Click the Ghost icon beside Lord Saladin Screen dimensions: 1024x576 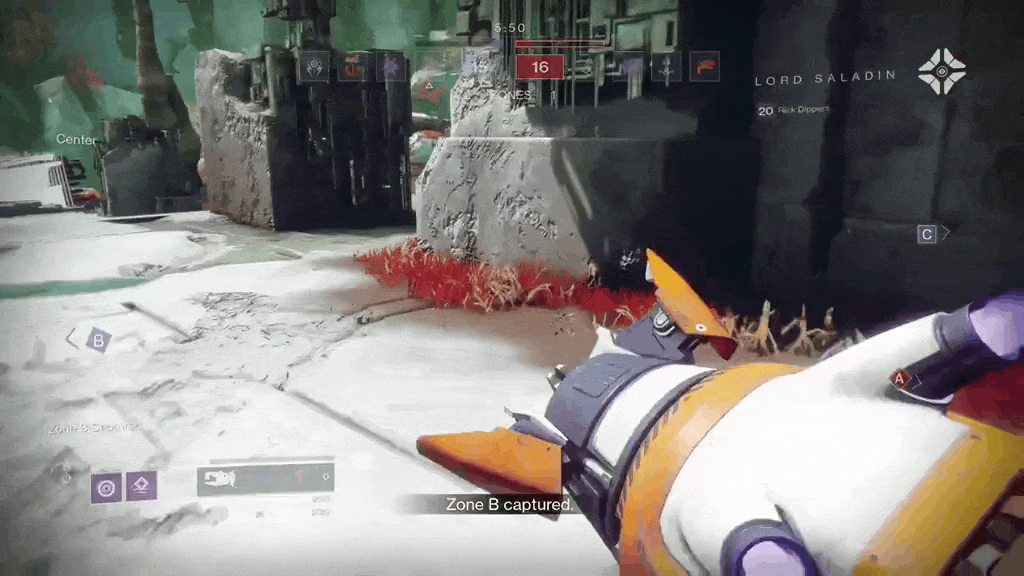tap(942, 72)
